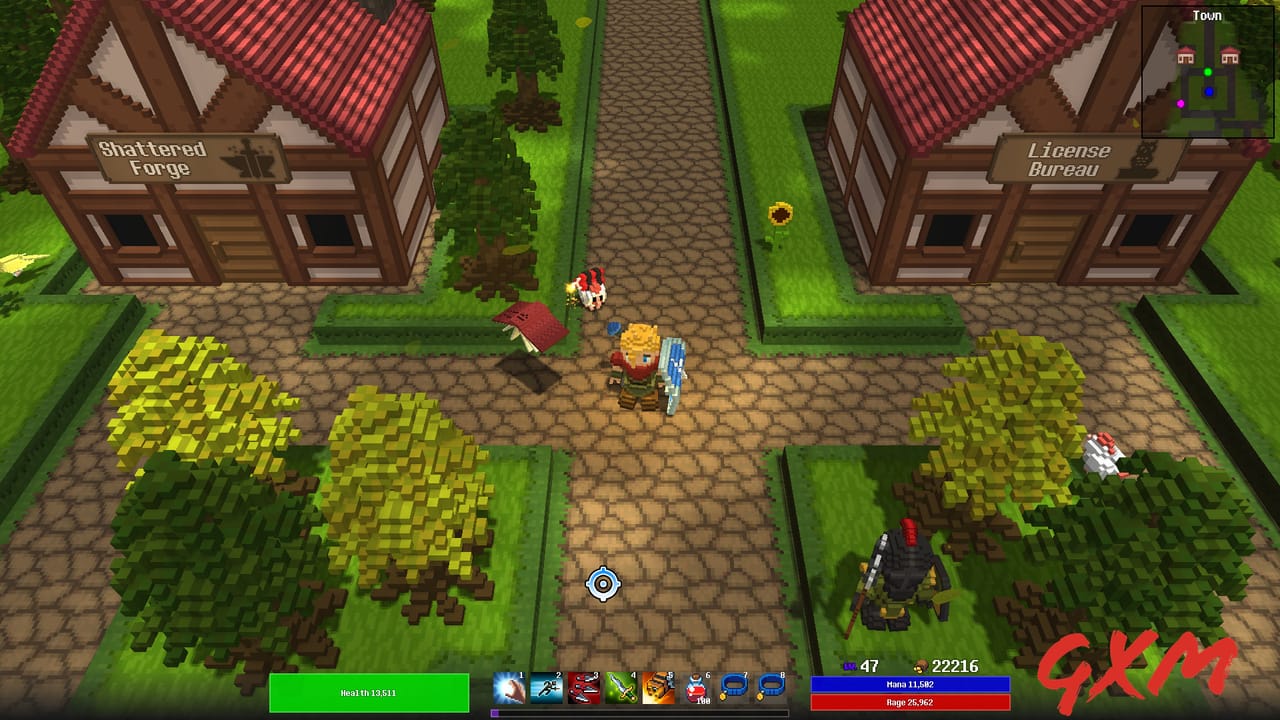Select the green sword icon in slot 4
Viewport: 1280px width, 720px height.
pos(621,688)
